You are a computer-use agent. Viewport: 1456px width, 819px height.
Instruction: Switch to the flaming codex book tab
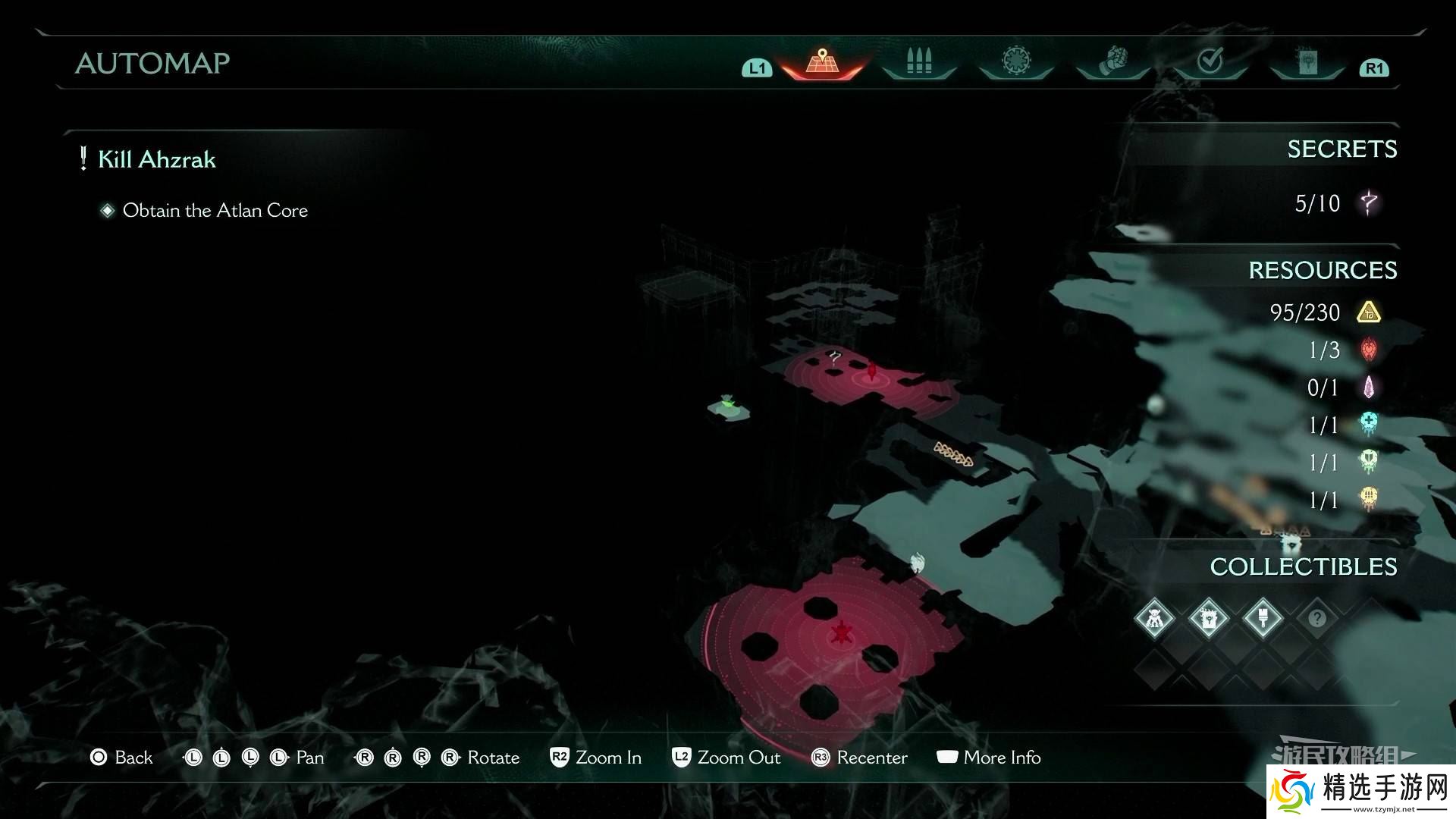click(1307, 62)
